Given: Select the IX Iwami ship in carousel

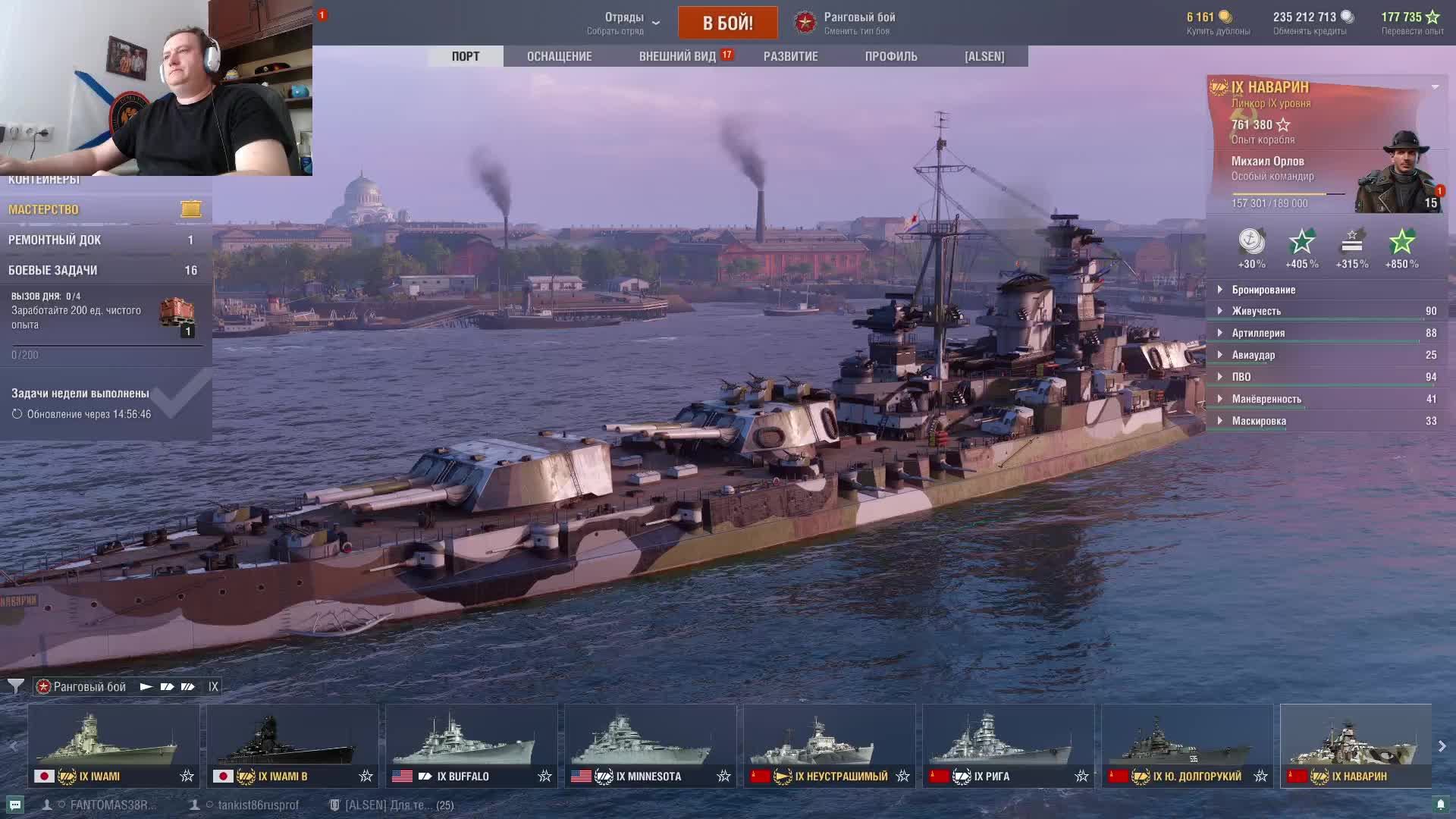Looking at the screenshot, I should 114,746.
